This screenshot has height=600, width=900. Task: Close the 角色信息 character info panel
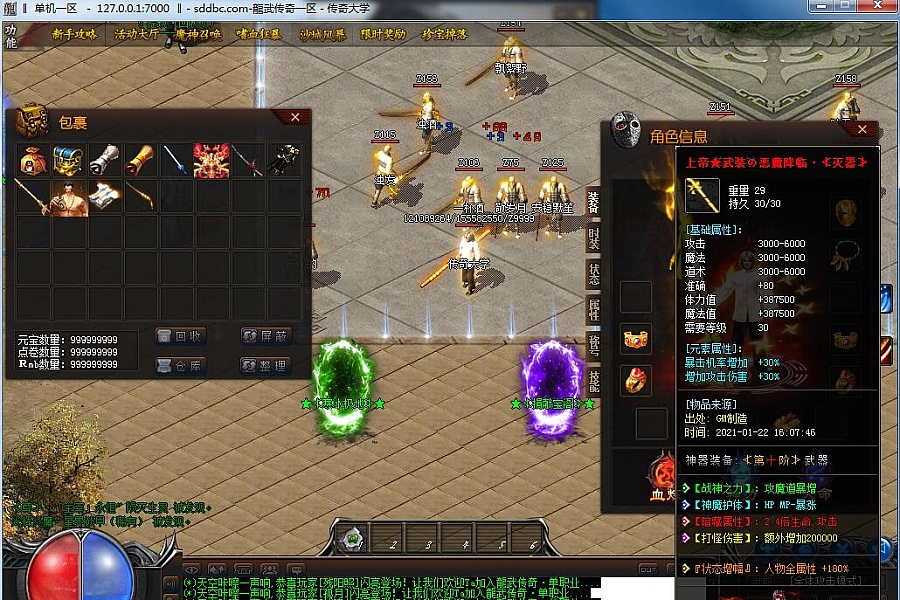click(x=862, y=129)
